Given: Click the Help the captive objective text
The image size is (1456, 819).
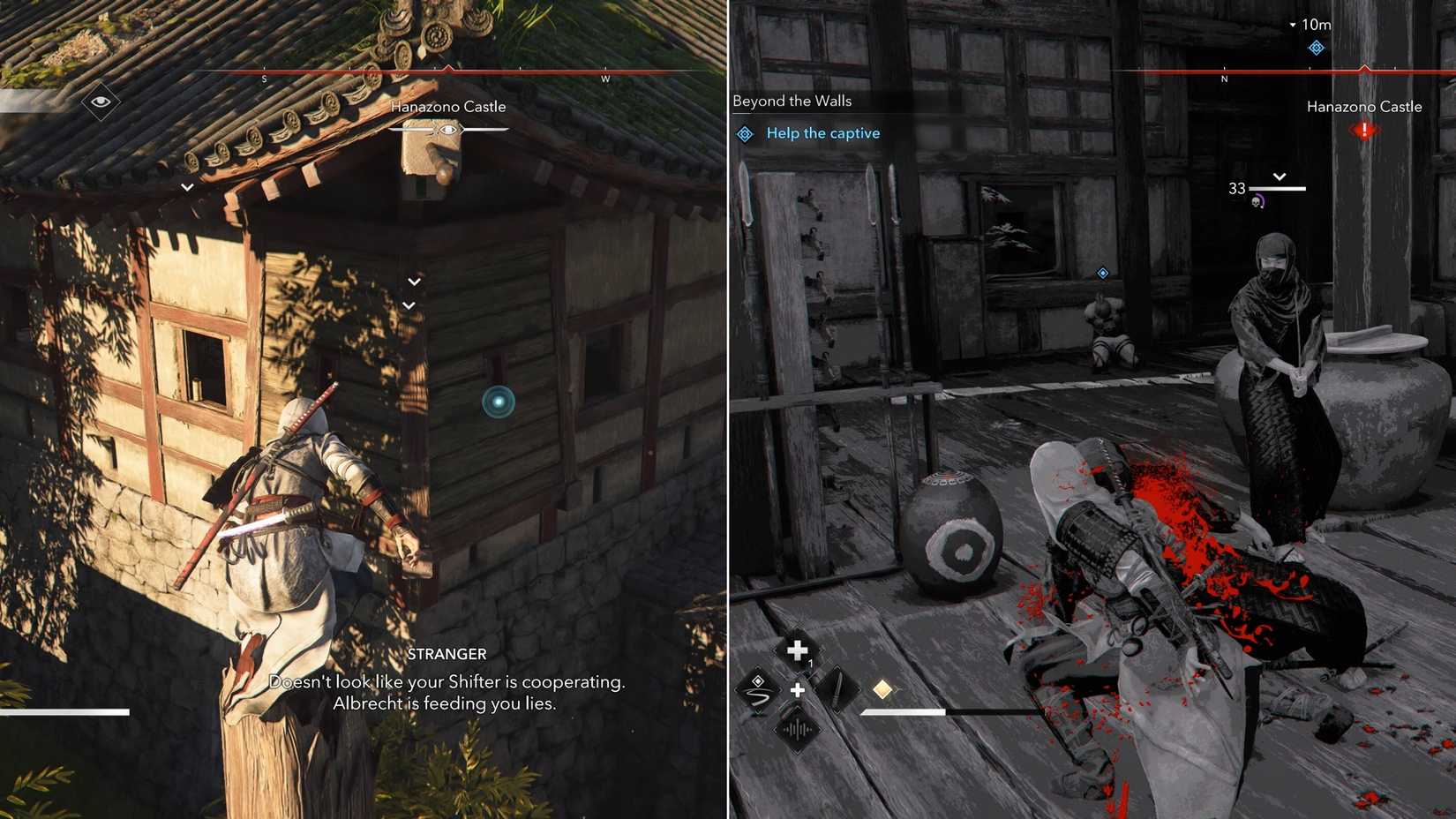Looking at the screenshot, I should click(822, 132).
